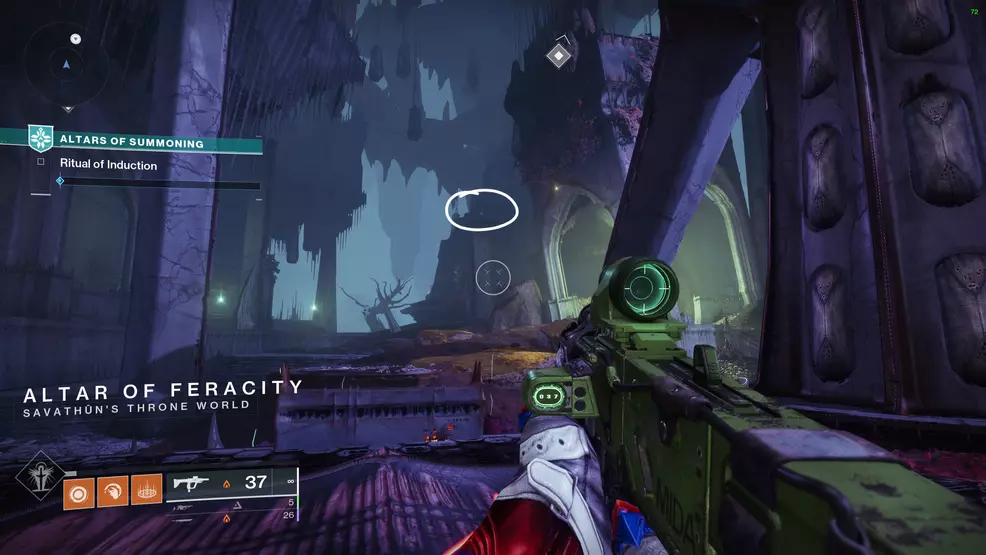This screenshot has height=555, width=986.
Task: Click the white diamond waypoint marker
Action: click(x=558, y=55)
